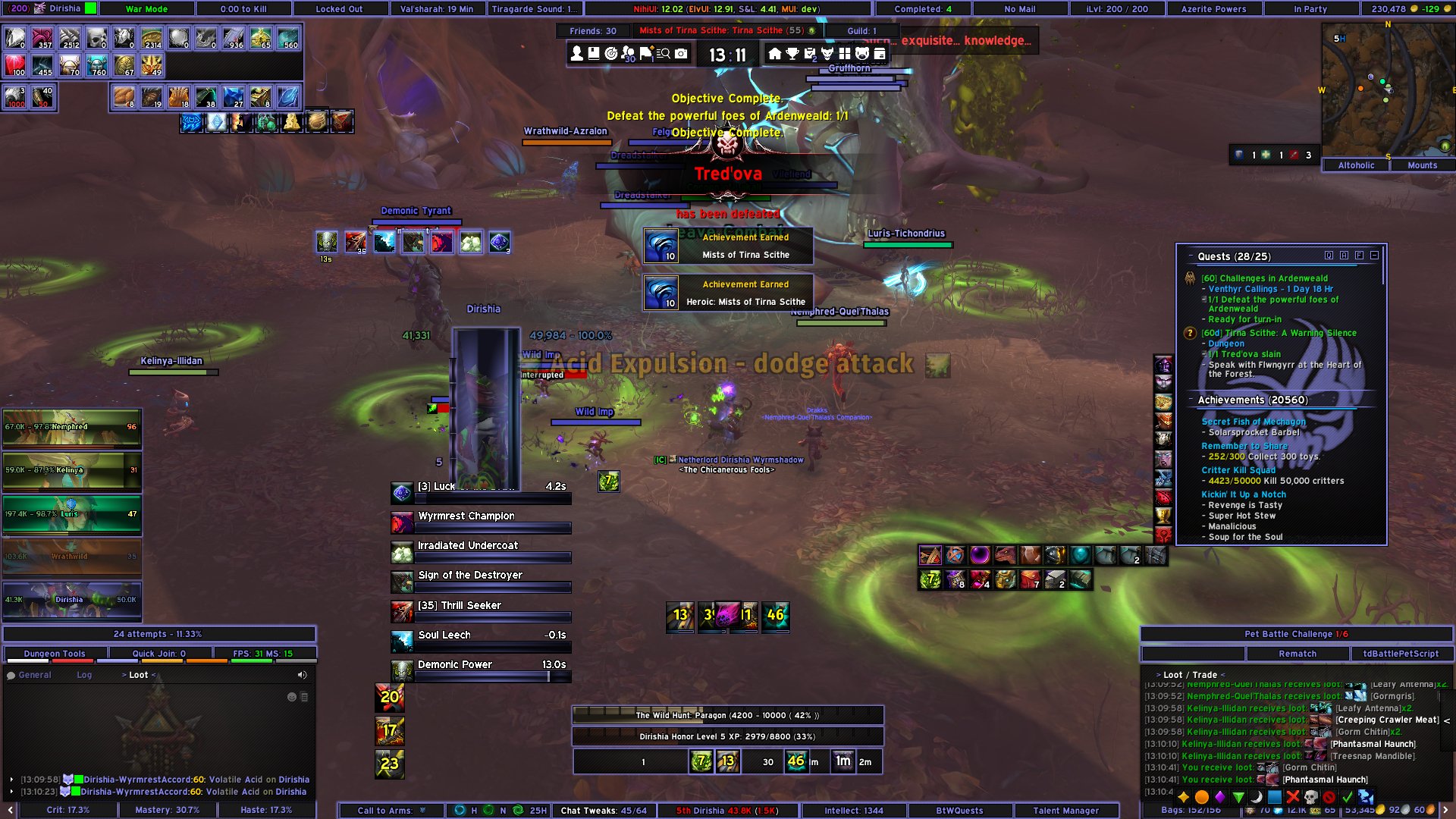Click the demon face icon in the micromenu
1456x819 pixels.
829,54
